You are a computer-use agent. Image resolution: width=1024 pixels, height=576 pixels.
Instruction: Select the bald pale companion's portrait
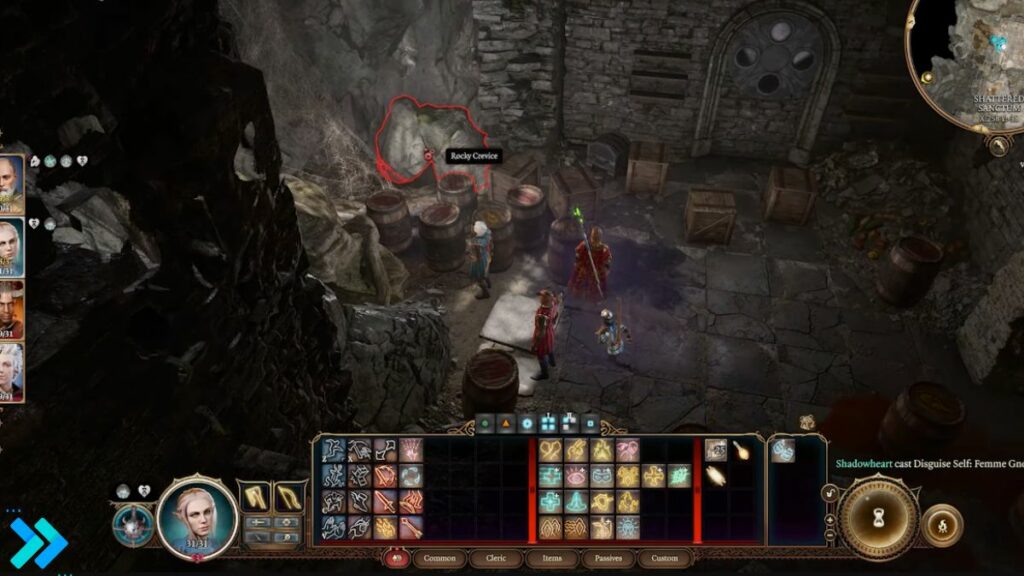point(10,246)
